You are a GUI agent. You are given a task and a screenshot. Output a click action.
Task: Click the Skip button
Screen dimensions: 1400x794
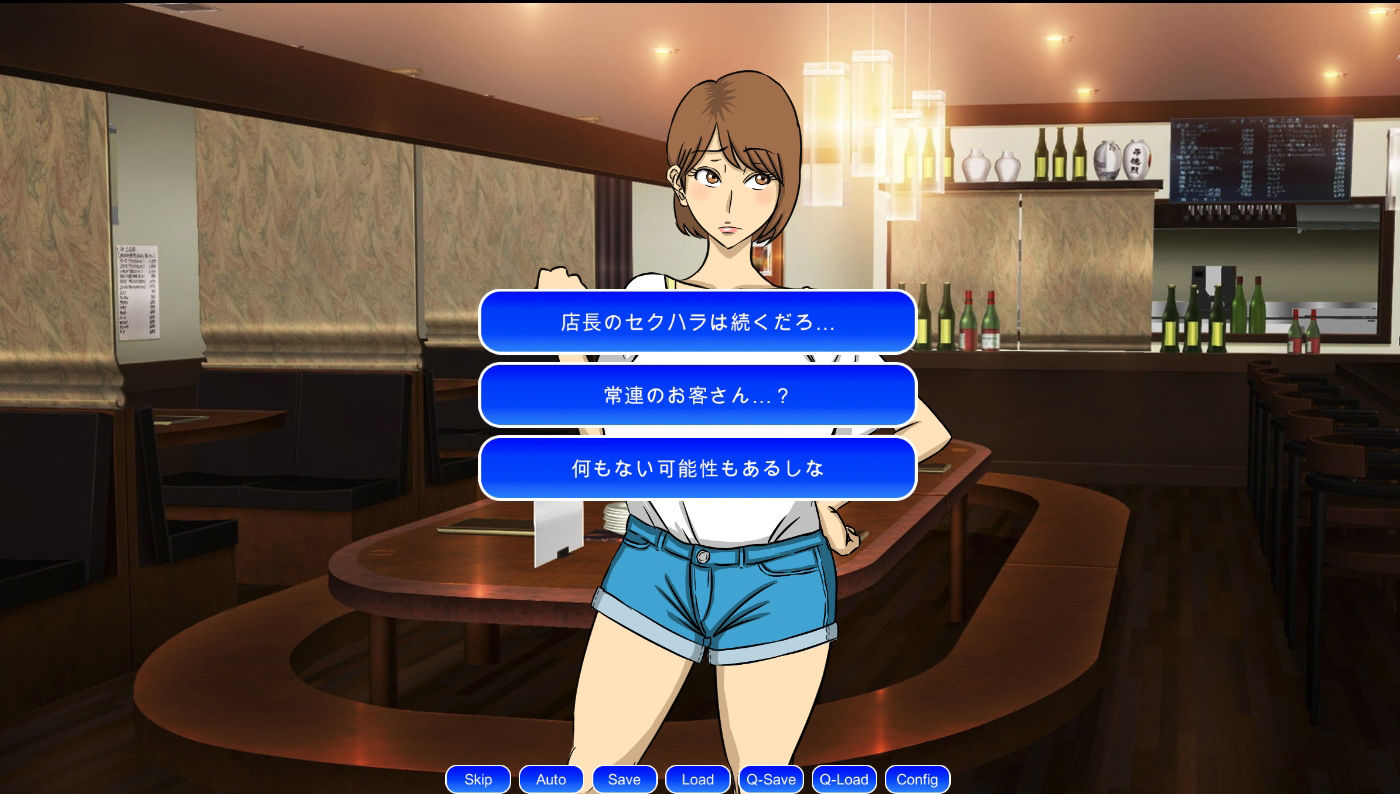coord(477,779)
